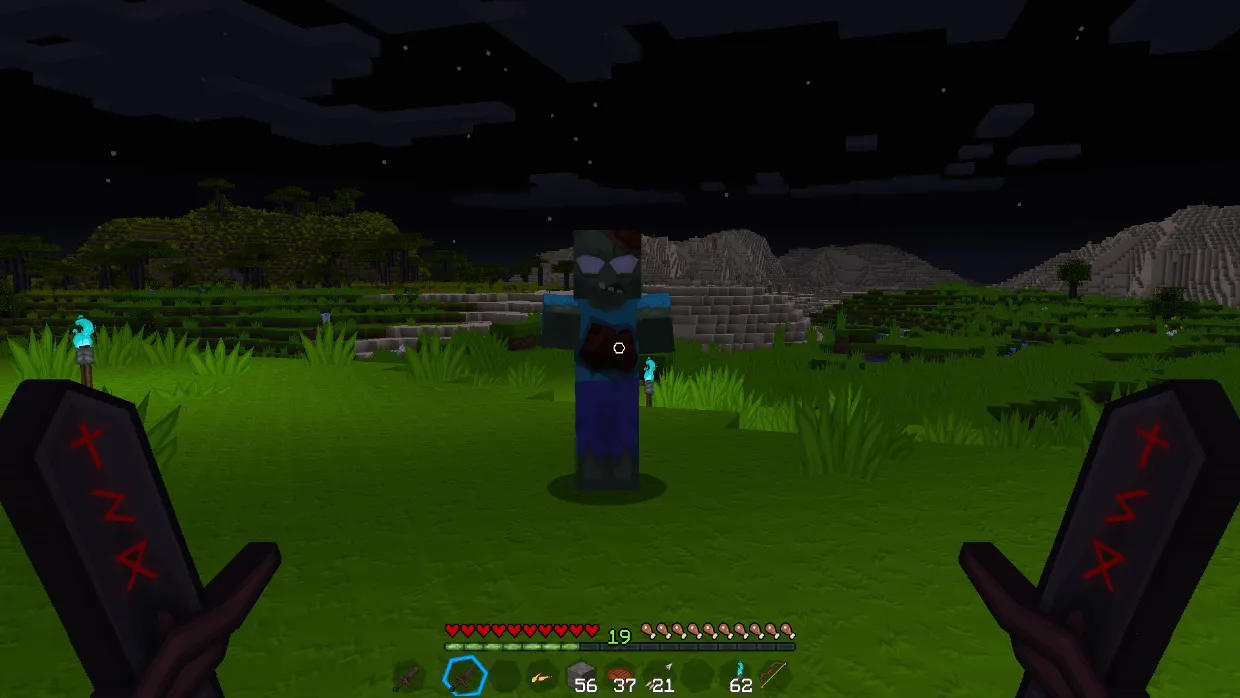This screenshot has height=698, width=1240.
Task: Select the first, unhighlighted sword slot
Action: (x=408, y=677)
